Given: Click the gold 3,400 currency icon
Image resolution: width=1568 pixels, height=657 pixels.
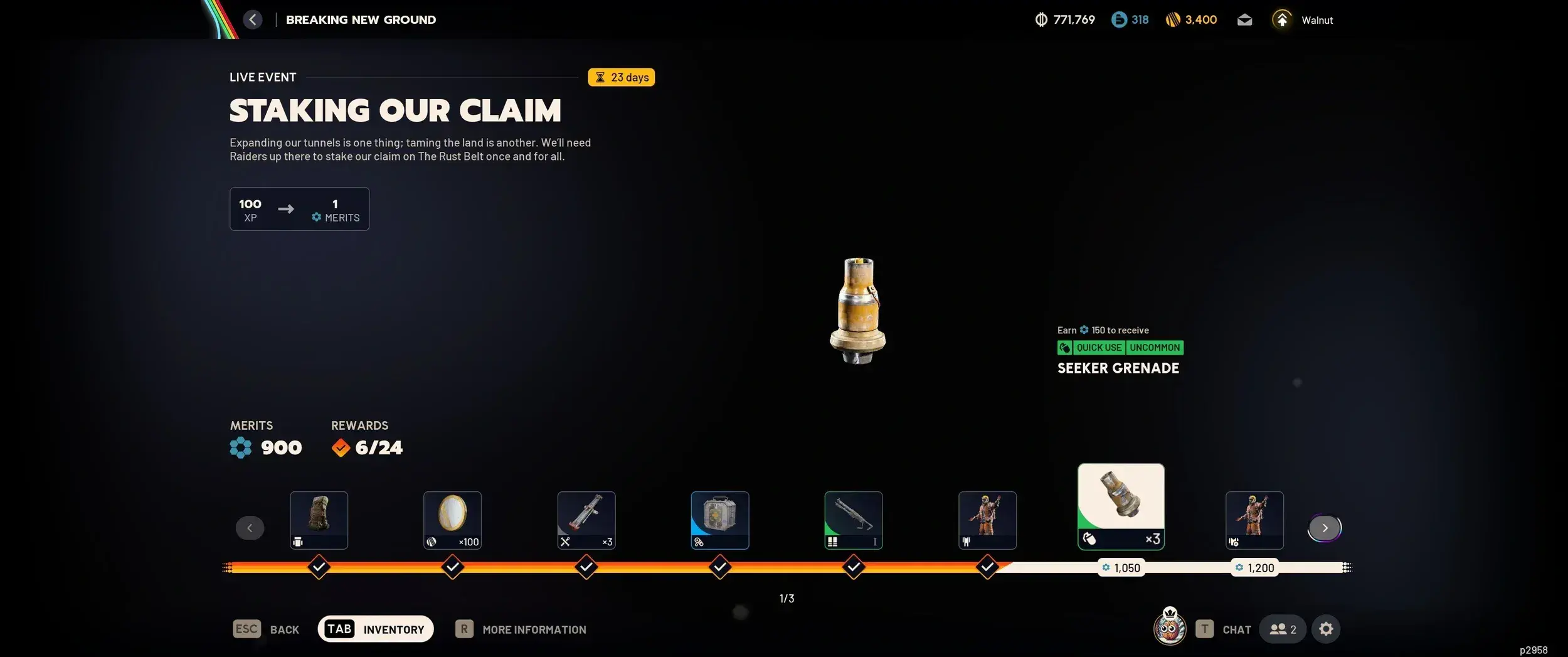Looking at the screenshot, I should (1175, 19).
